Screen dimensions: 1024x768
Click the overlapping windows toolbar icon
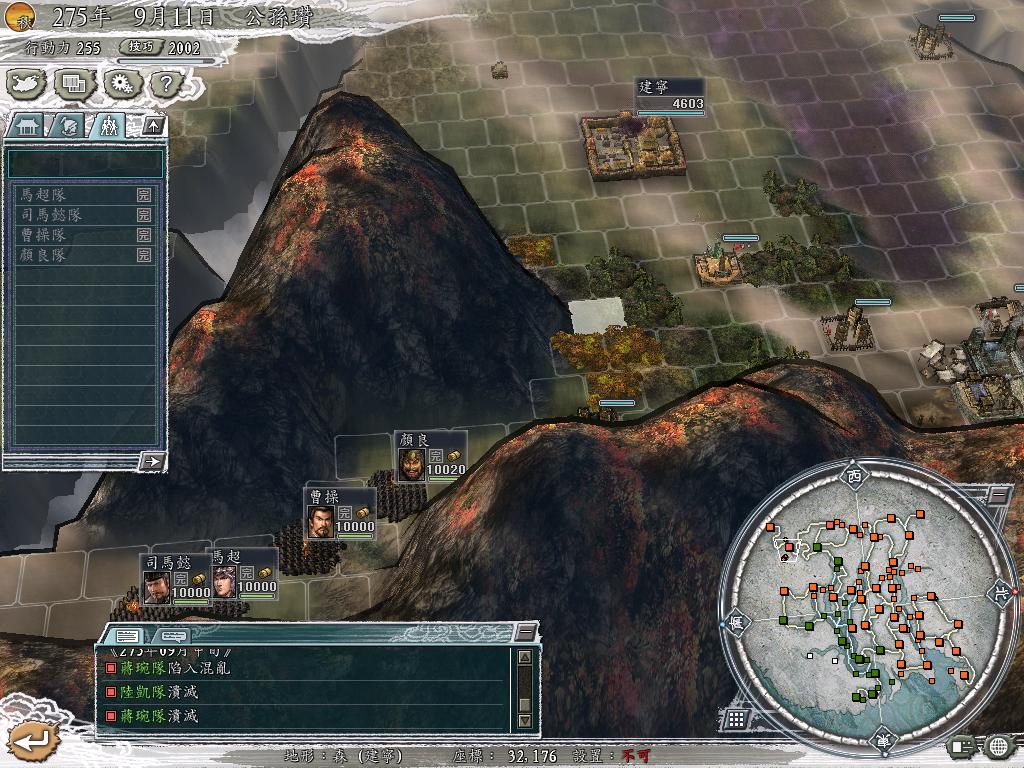pos(75,84)
